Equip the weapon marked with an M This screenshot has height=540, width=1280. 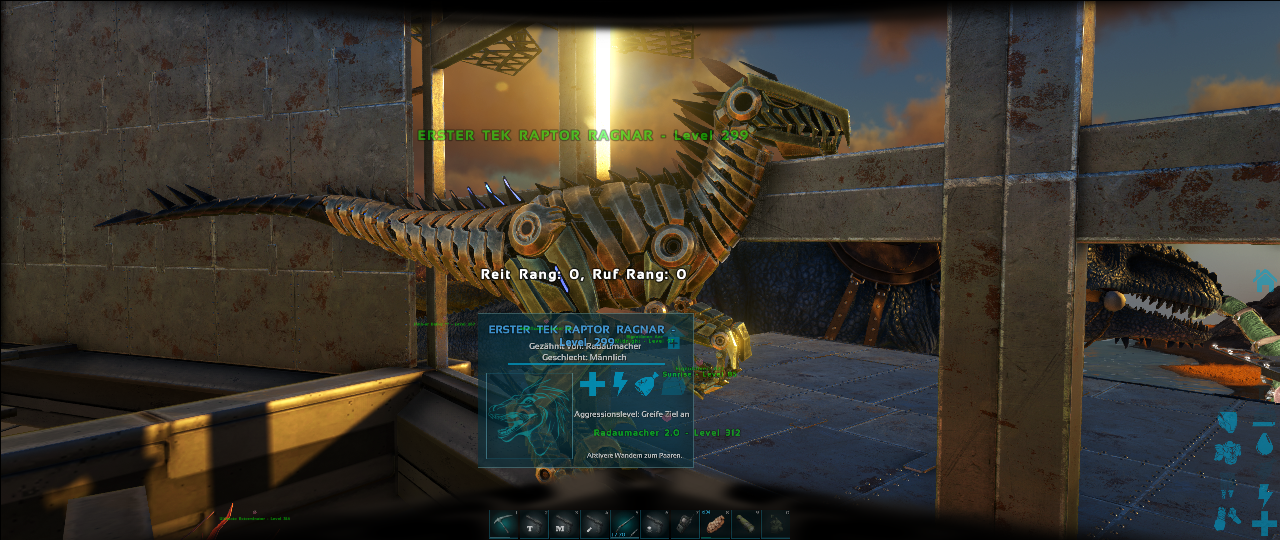point(564,523)
